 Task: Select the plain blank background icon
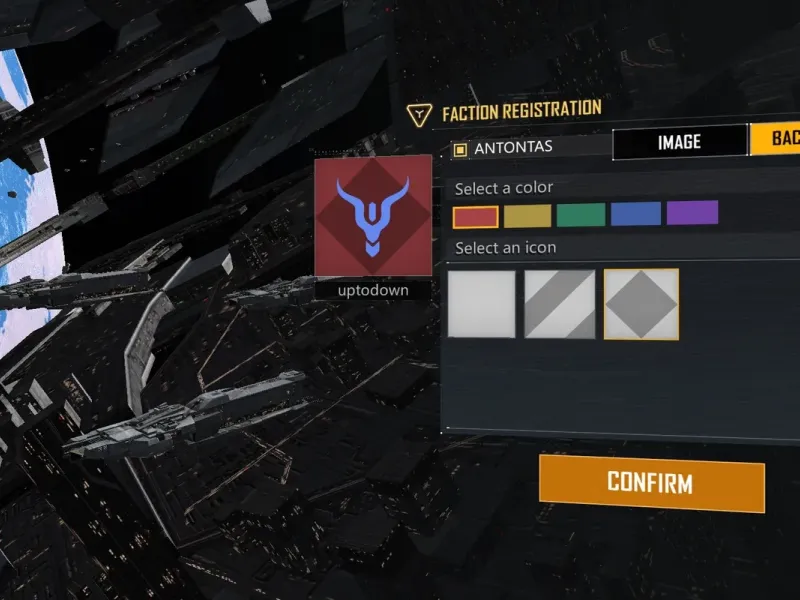point(482,304)
